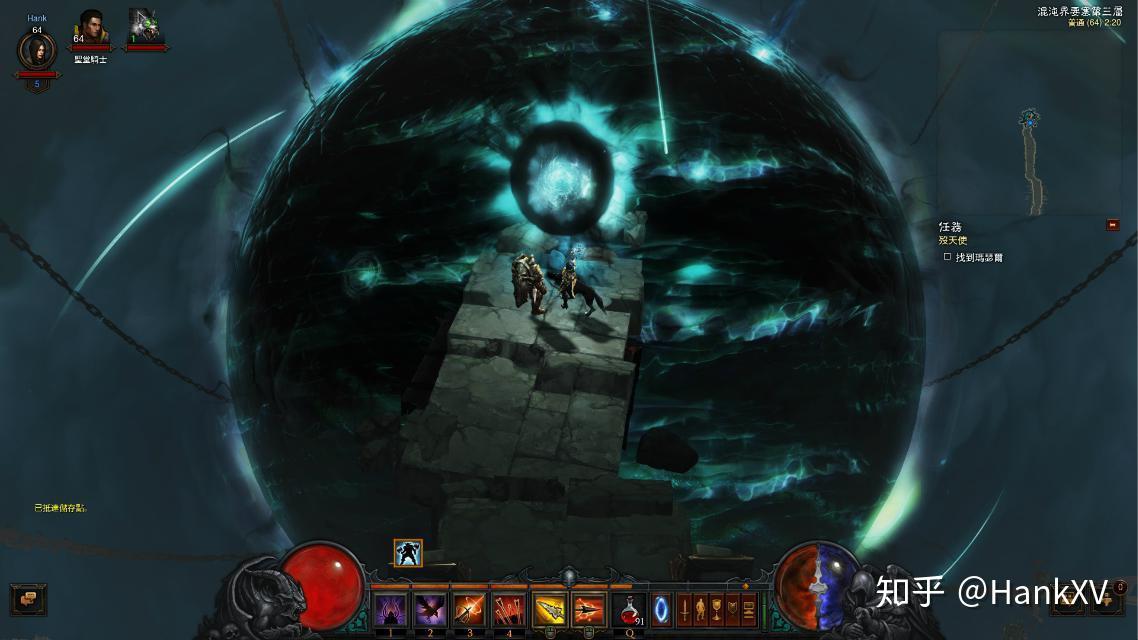Drink the red health potion

tap(629, 609)
